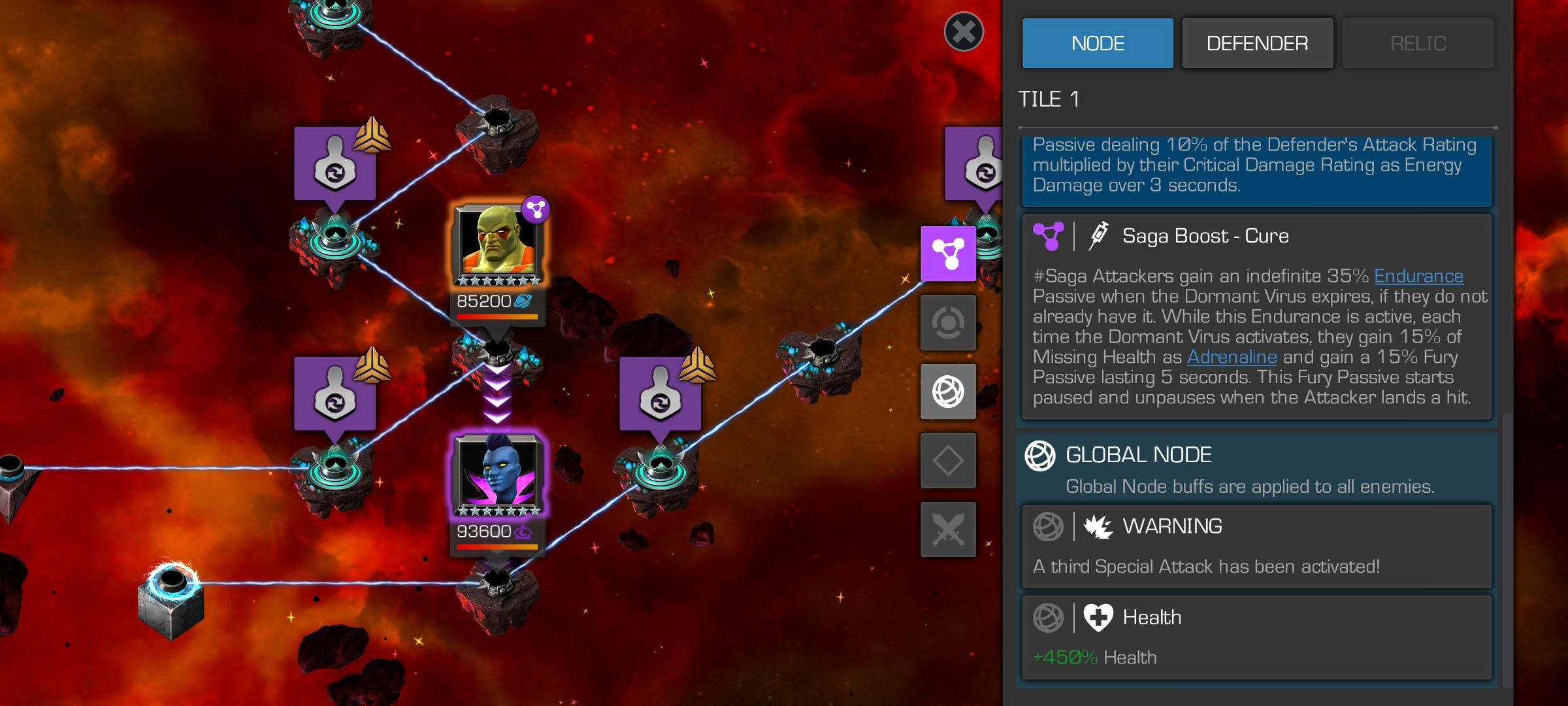Viewport: 1568px width, 706px height.
Task: Click the diamond-shaped filter icon
Action: (x=948, y=460)
